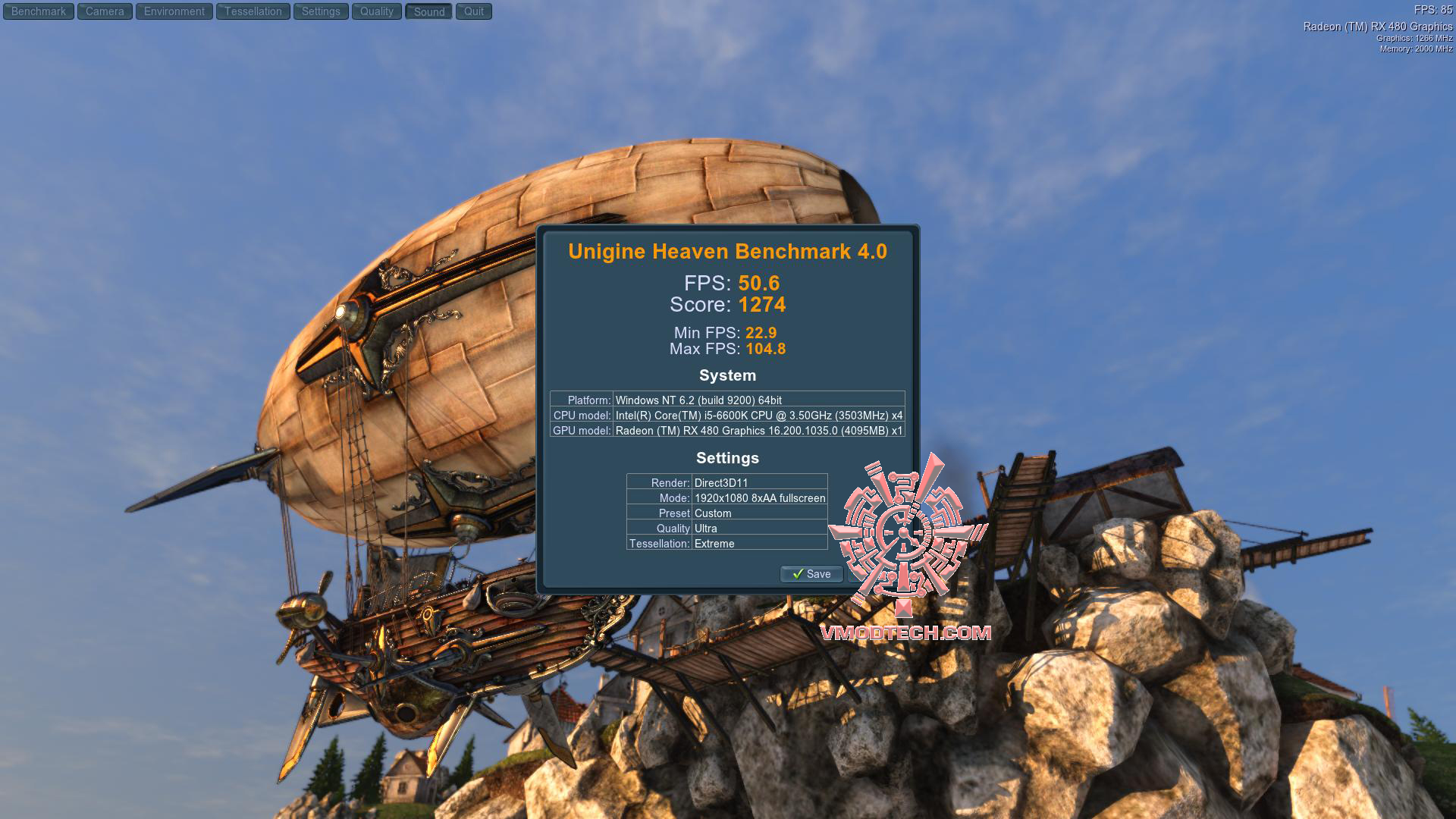The width and height of the screenshot is (1456, 819).
Task: Open the Settings panel
Action: (321, 11)
